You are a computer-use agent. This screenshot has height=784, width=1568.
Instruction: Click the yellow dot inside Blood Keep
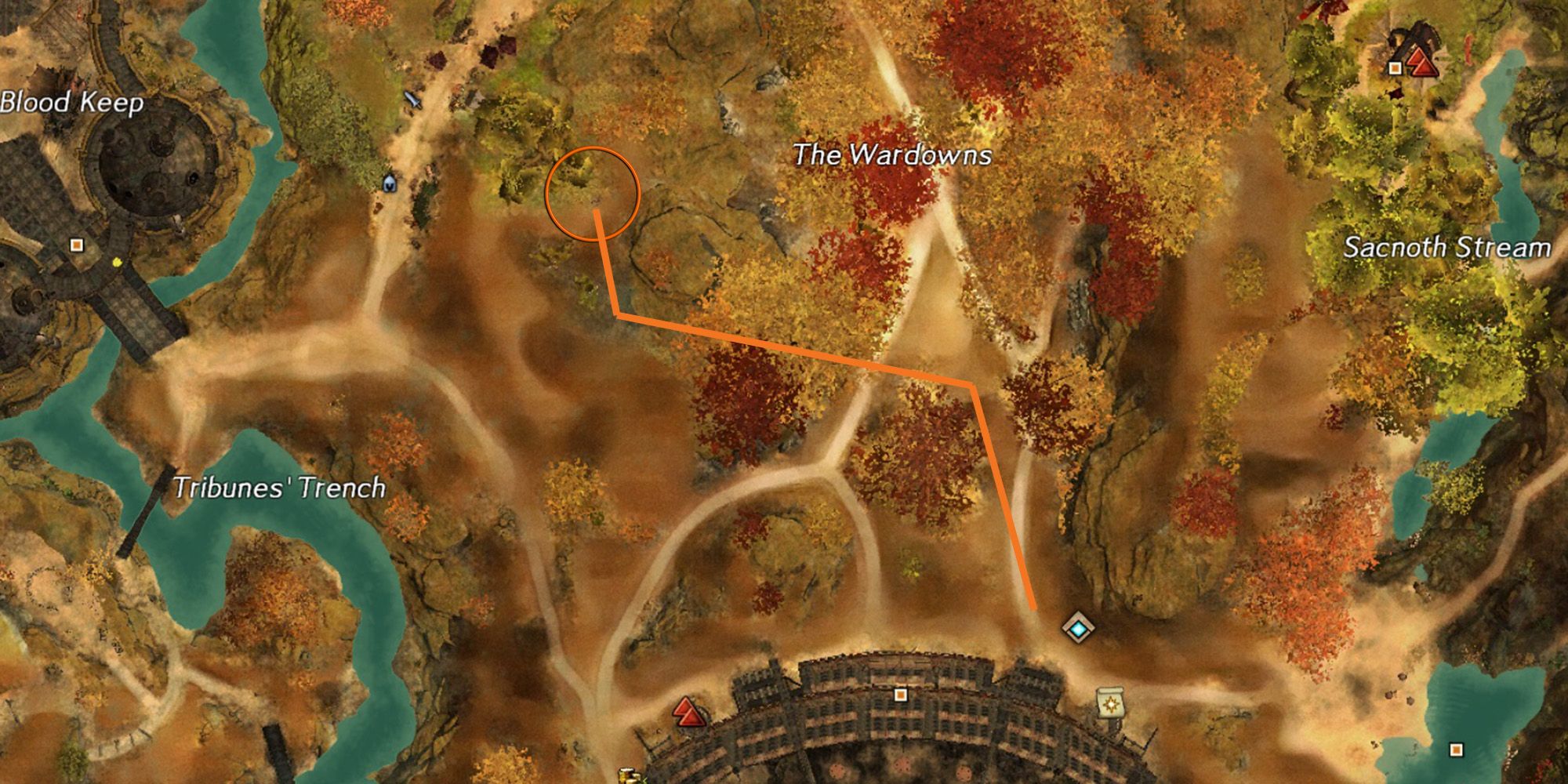click(116, 263)
